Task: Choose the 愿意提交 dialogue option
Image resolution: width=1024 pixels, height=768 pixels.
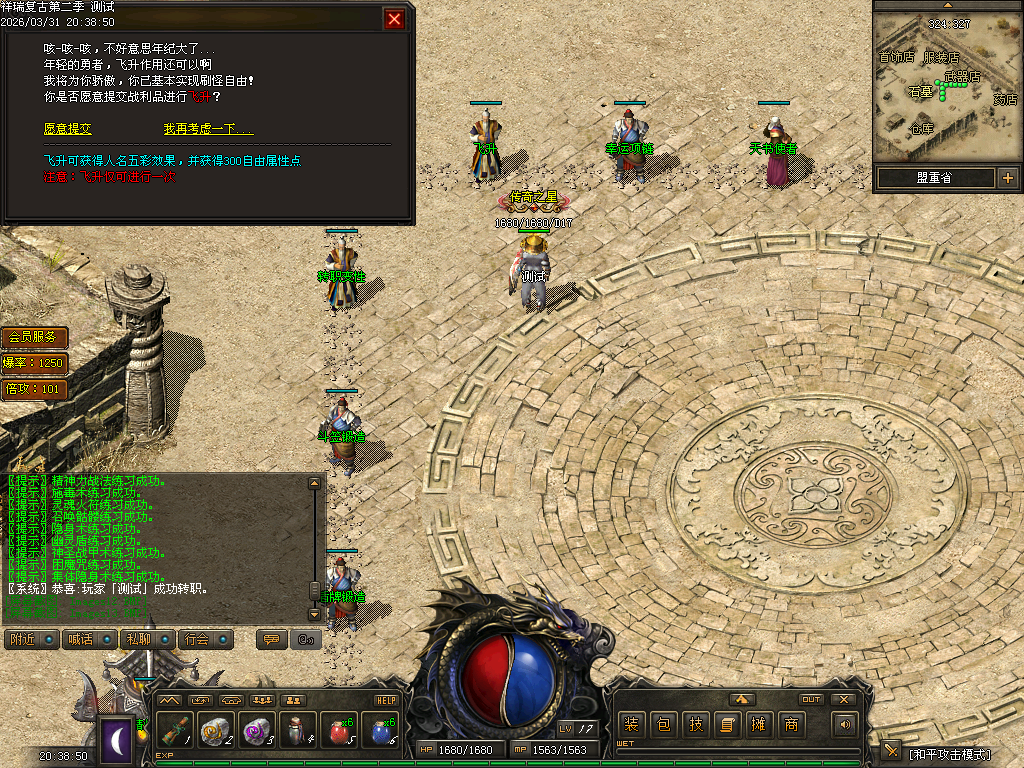Action: pos(67,129)
